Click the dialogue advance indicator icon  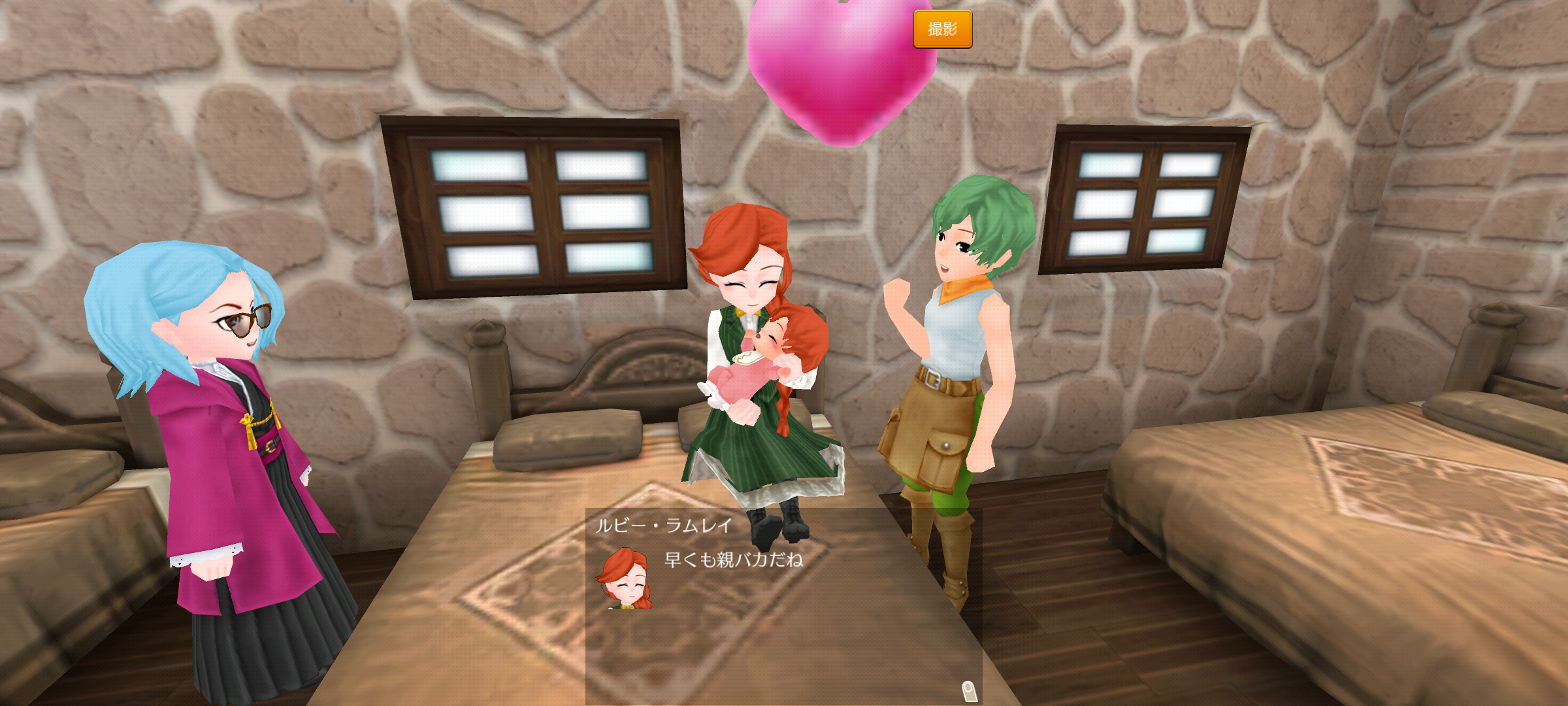[x=969, y=690]
